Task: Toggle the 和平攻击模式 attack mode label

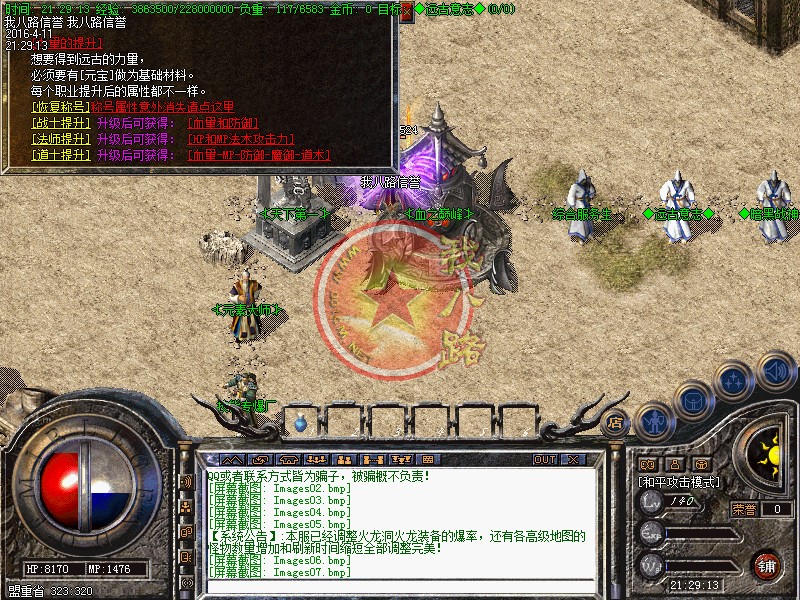Action: pos(679,481)
